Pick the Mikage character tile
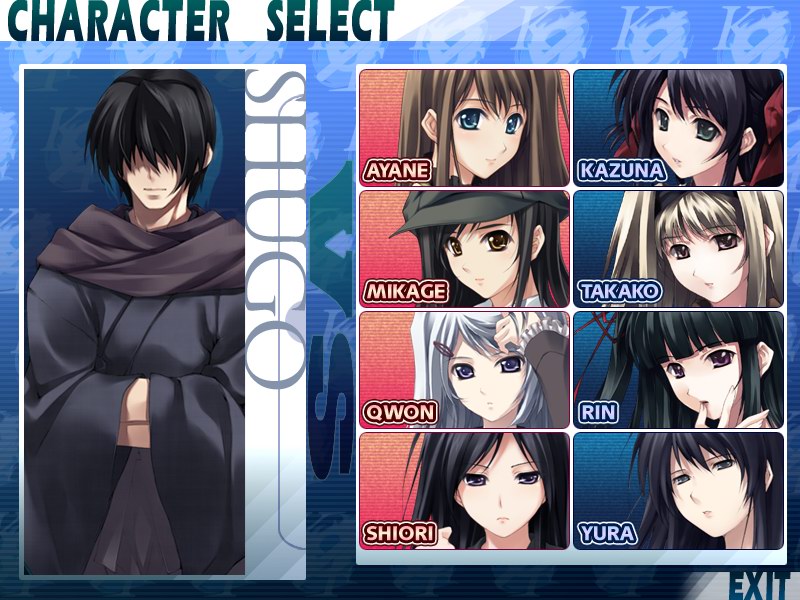This screenshot has width=800, height=600. coord(464,248)
